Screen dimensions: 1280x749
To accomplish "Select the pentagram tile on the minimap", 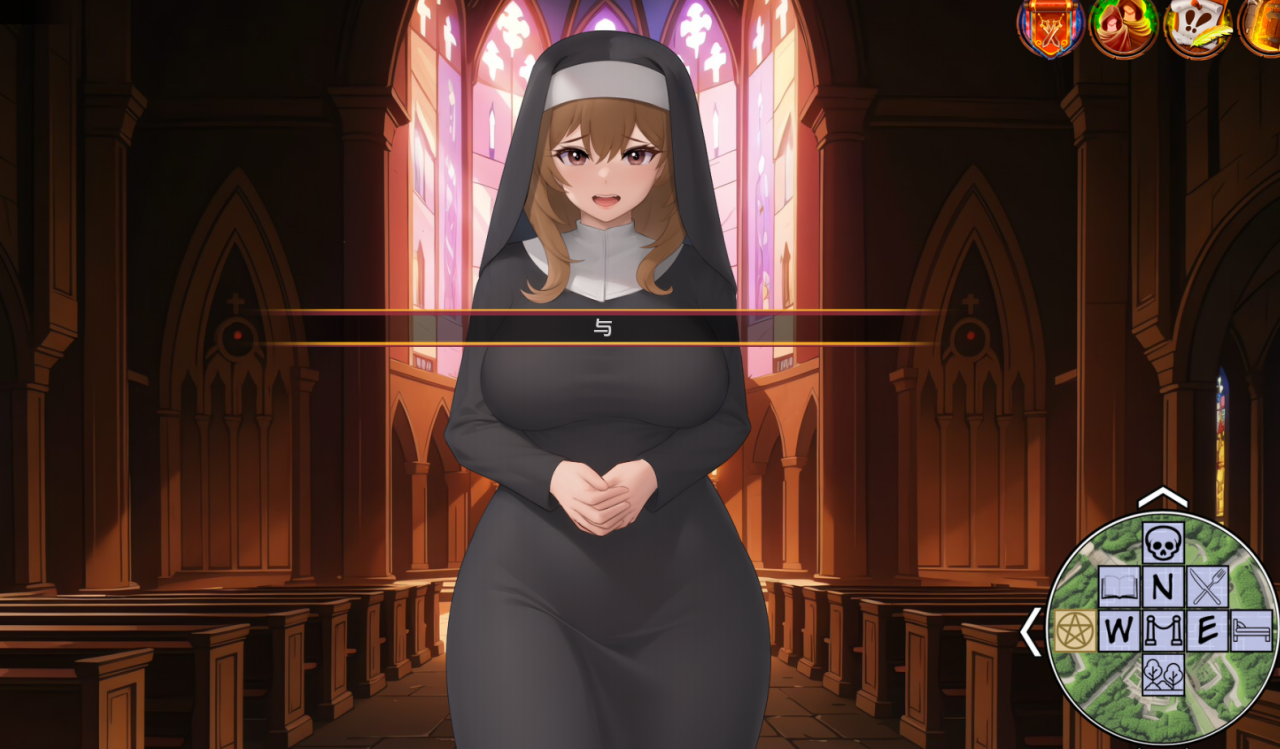I will [1075, 631].
